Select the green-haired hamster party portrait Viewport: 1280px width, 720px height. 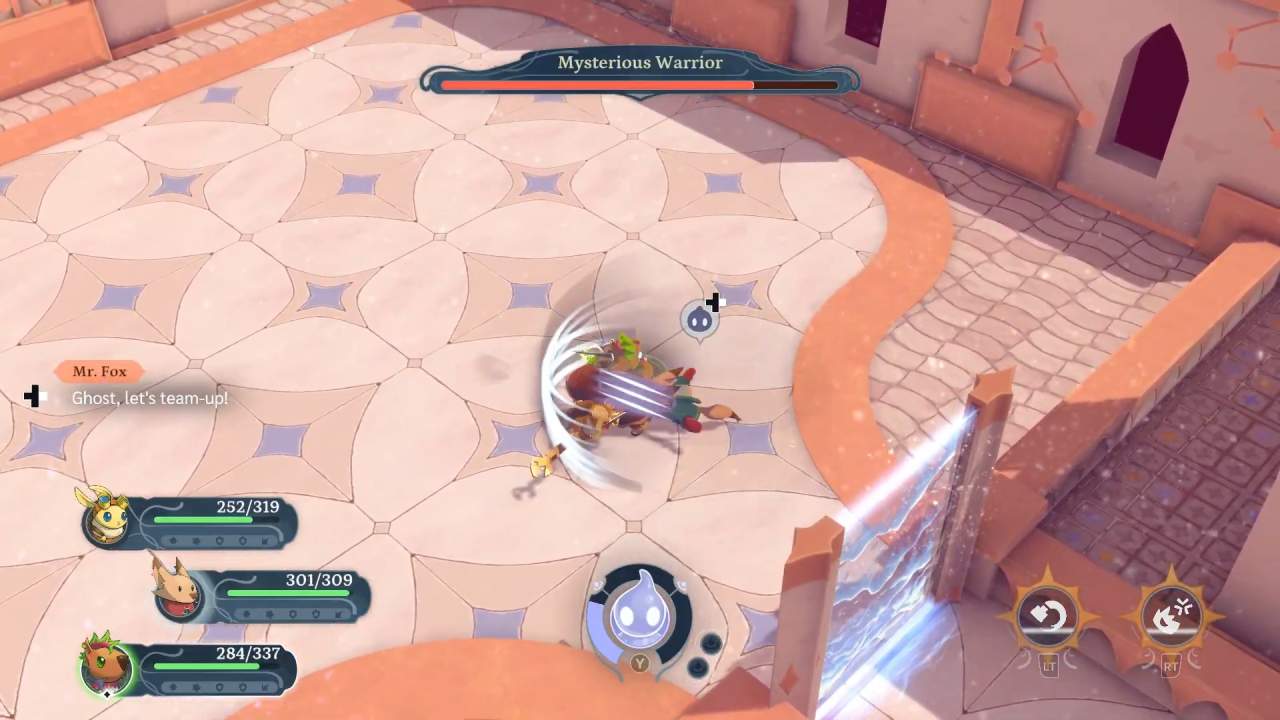pyautogui.click(x=105, y=667)
